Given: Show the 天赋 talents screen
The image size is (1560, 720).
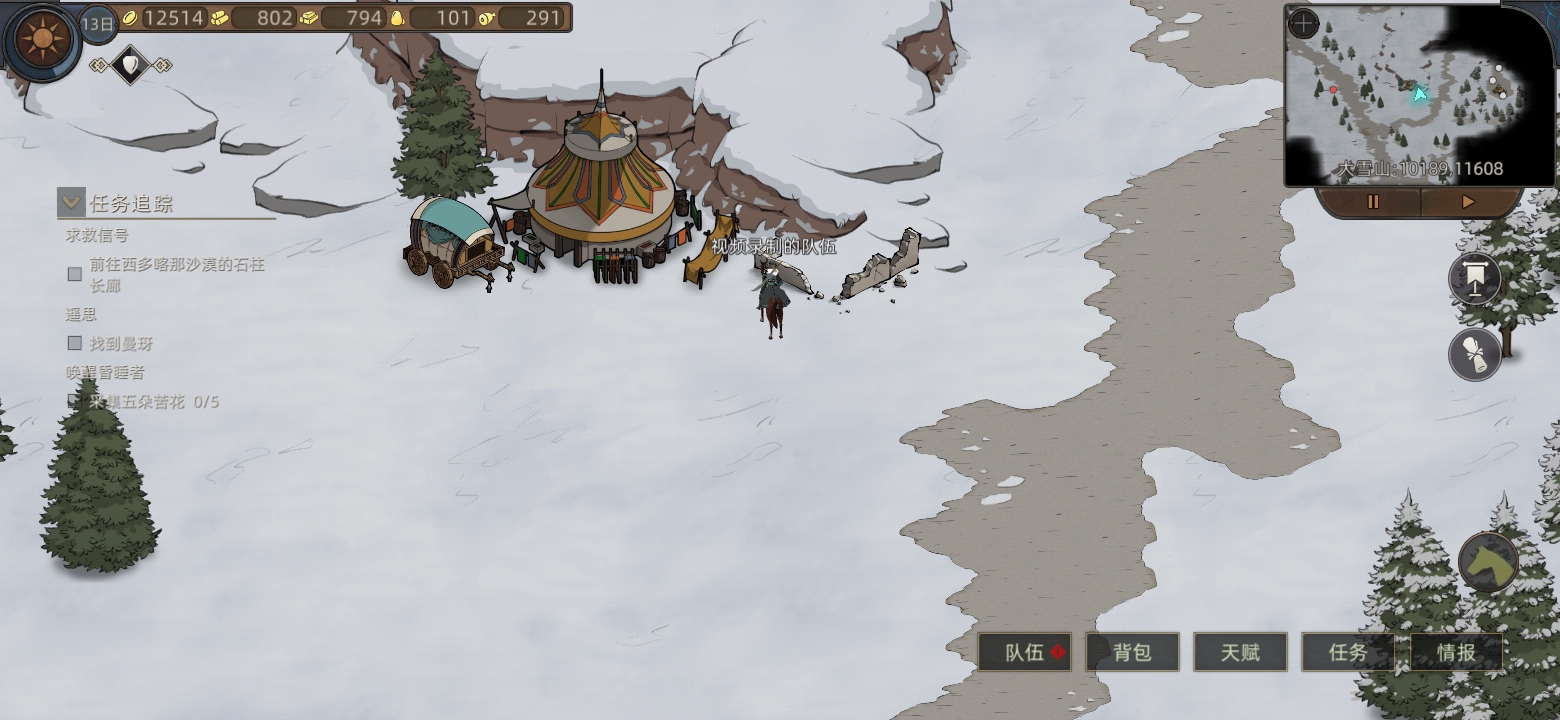Looking at the screenshot, I should click(x=1240, y=653).
